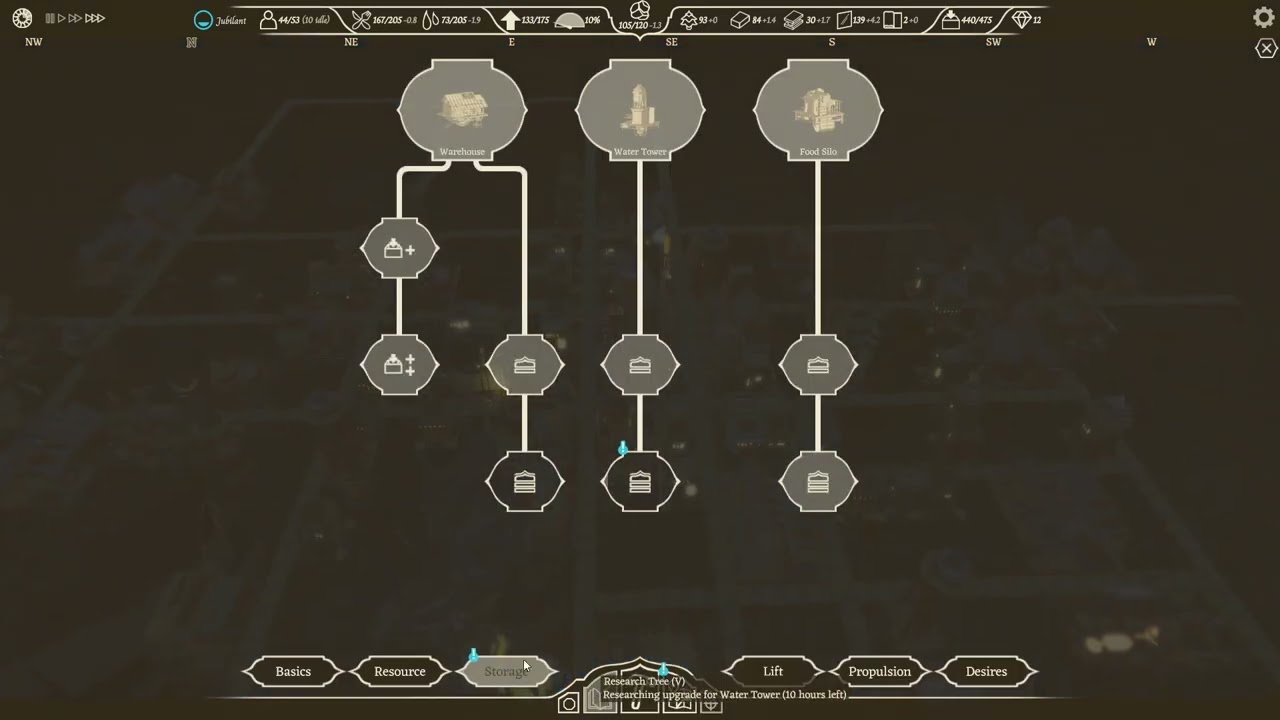Click the open book research tree button
The height and width of the screenshot is (720, 1280).
click(x=600, y=704)
